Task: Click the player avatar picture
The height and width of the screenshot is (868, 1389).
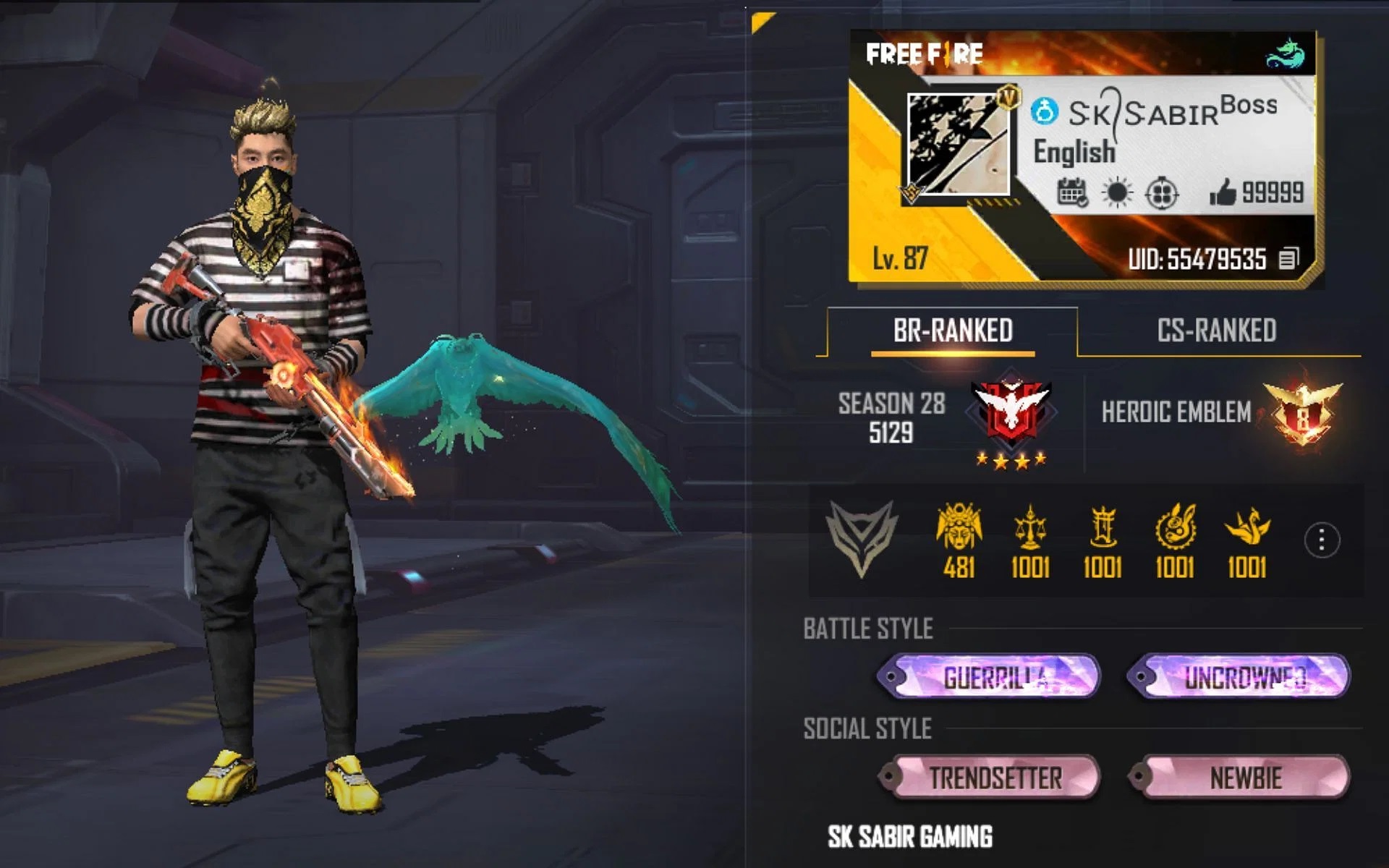Action: point(957,145)
